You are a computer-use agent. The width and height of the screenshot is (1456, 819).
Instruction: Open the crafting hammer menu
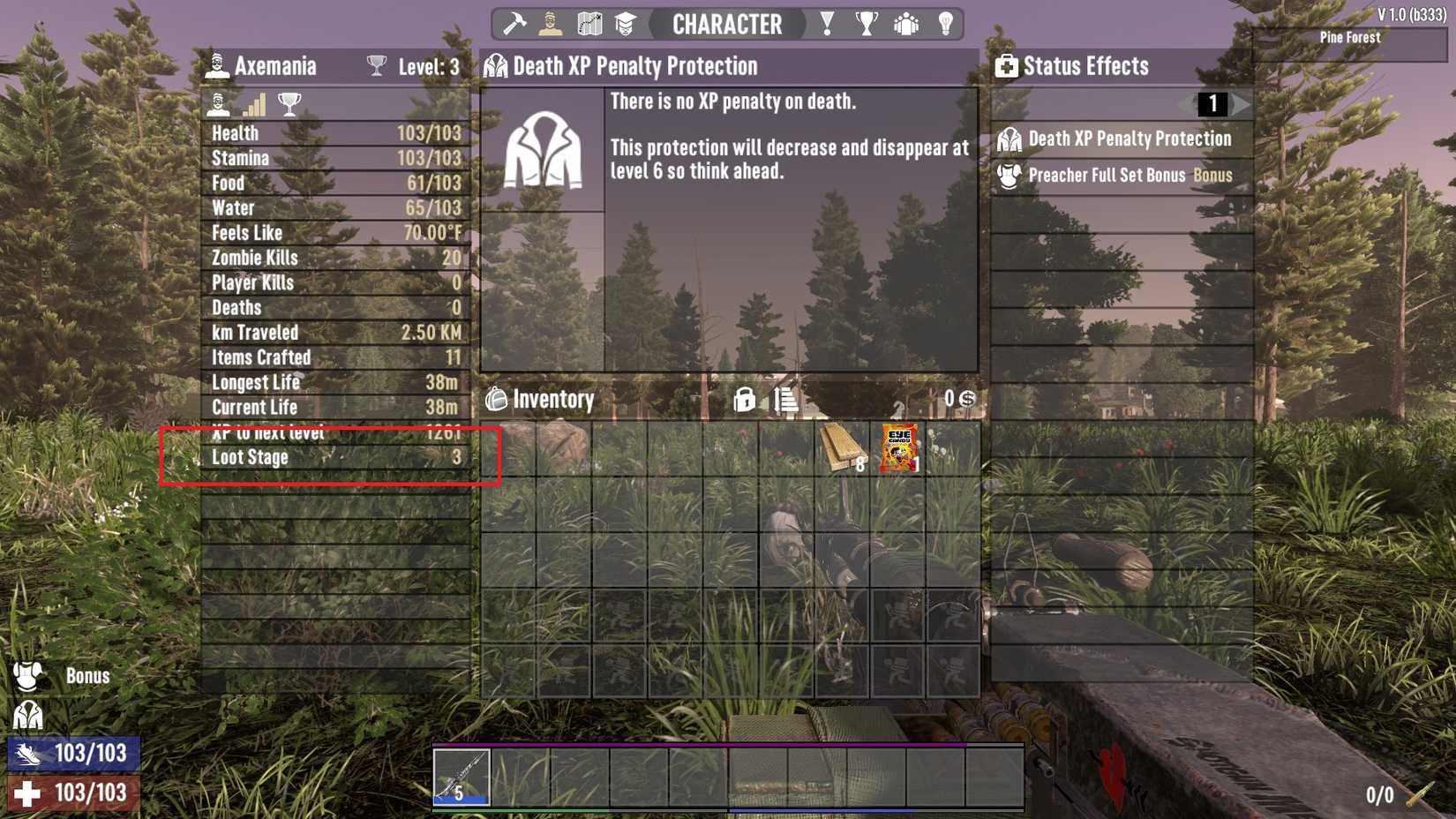tap(514, 23)
